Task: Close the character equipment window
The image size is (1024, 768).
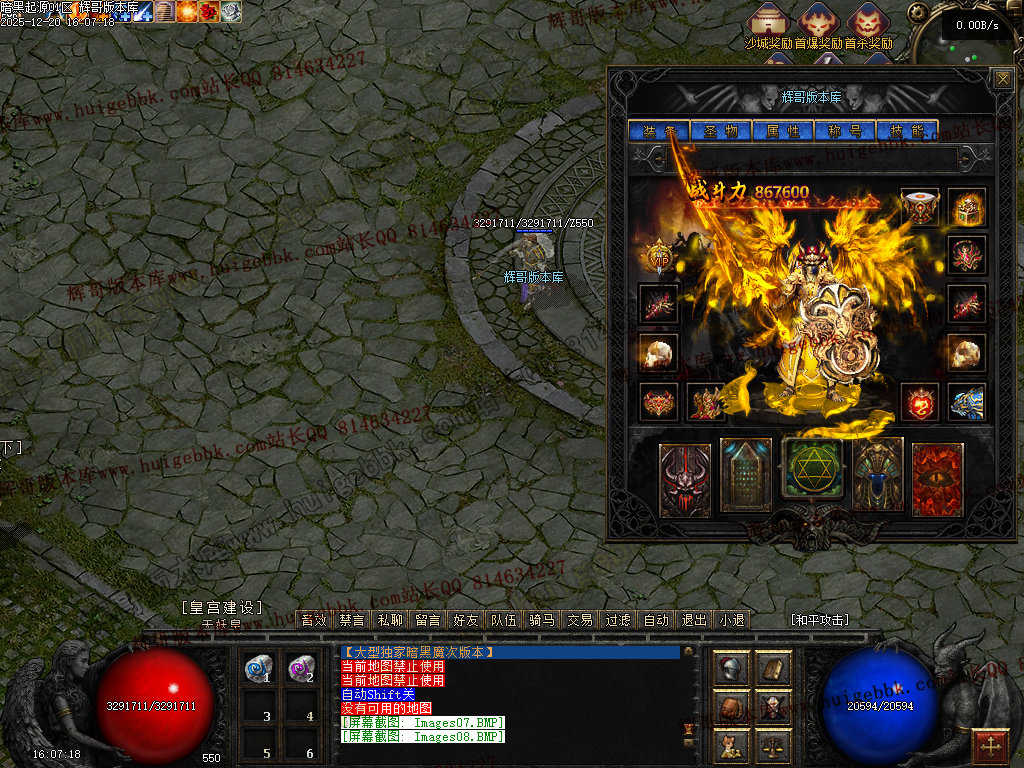Action: coord(1001,79)
